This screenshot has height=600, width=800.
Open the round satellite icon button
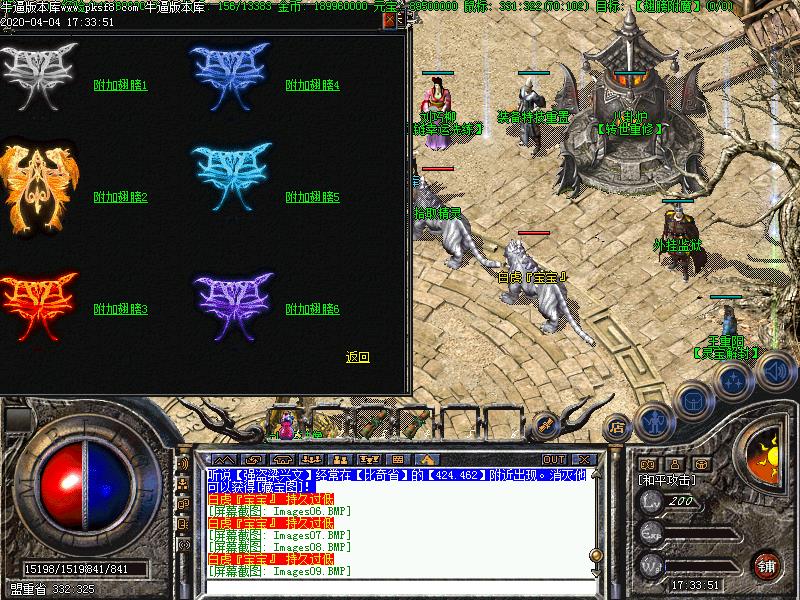click(x=734, y=380)
